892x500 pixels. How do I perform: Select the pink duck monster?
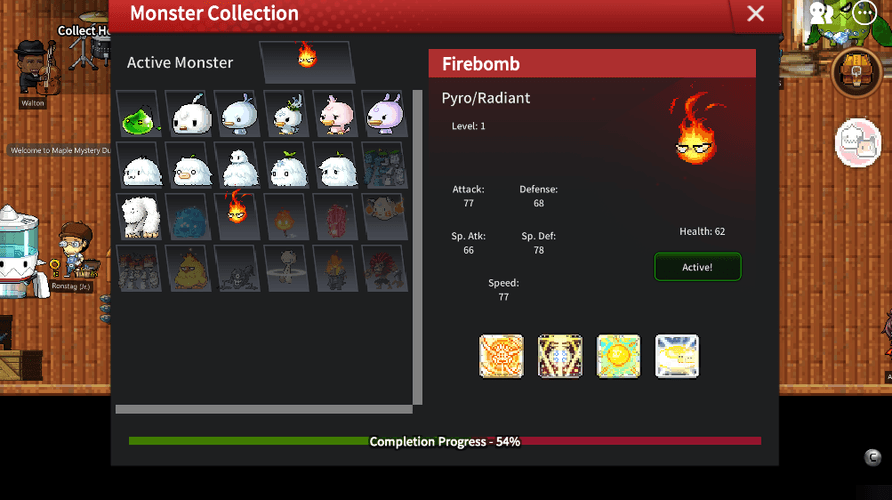(x=335, y=115)
